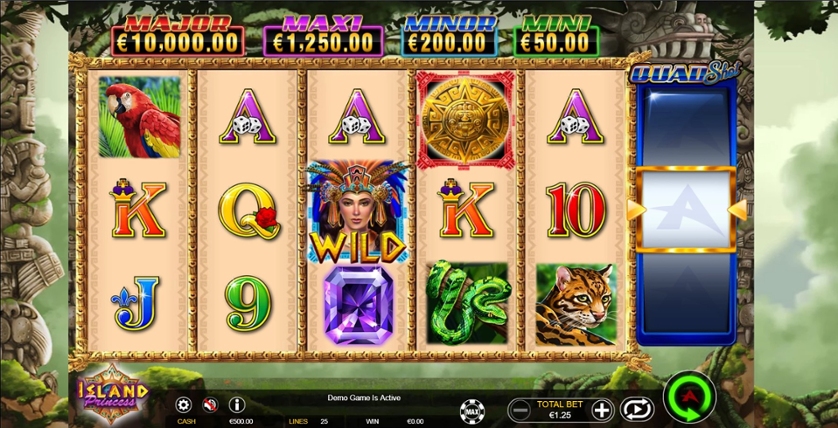Increase total bet with plus button
The width and height of the screenshot is (838, 428).
(601, 408)
